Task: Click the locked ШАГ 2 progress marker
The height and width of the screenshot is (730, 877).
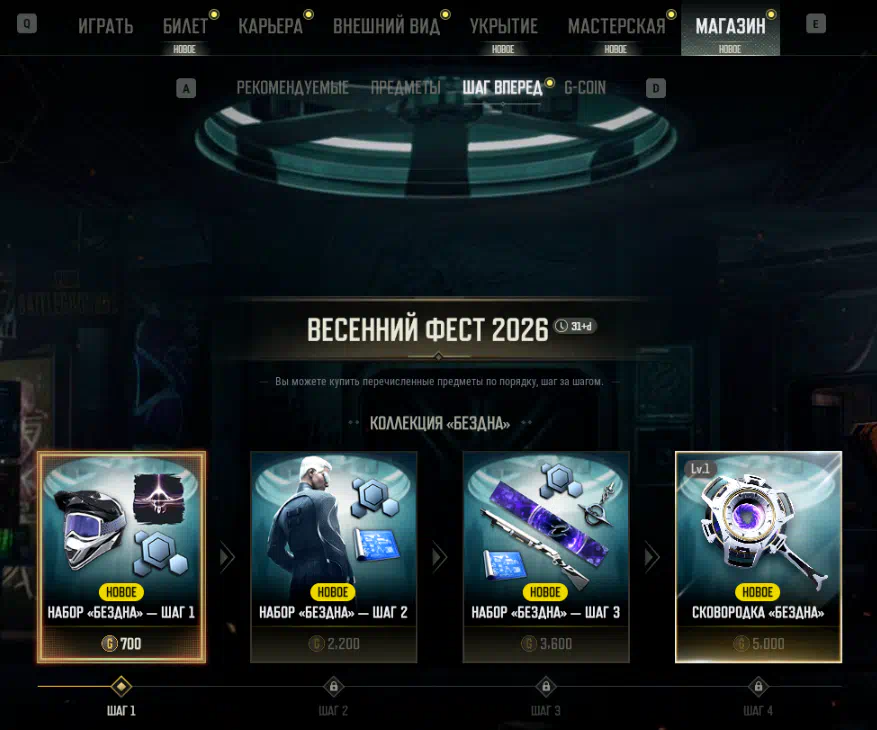Action: click(x=333, y=687)
